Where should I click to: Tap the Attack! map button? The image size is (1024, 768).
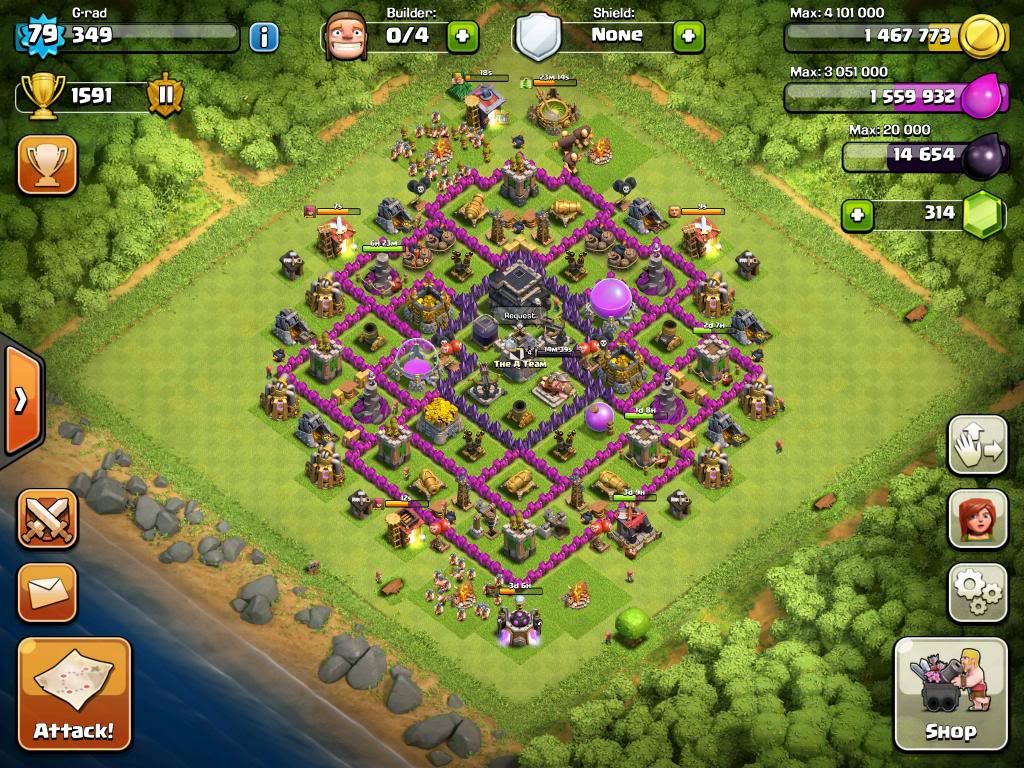coord(74,693)
